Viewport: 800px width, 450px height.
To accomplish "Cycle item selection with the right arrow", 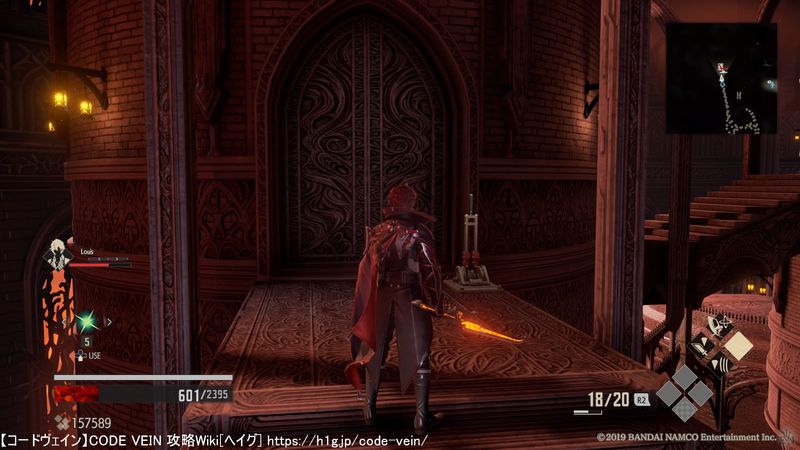I will point(108,321).
